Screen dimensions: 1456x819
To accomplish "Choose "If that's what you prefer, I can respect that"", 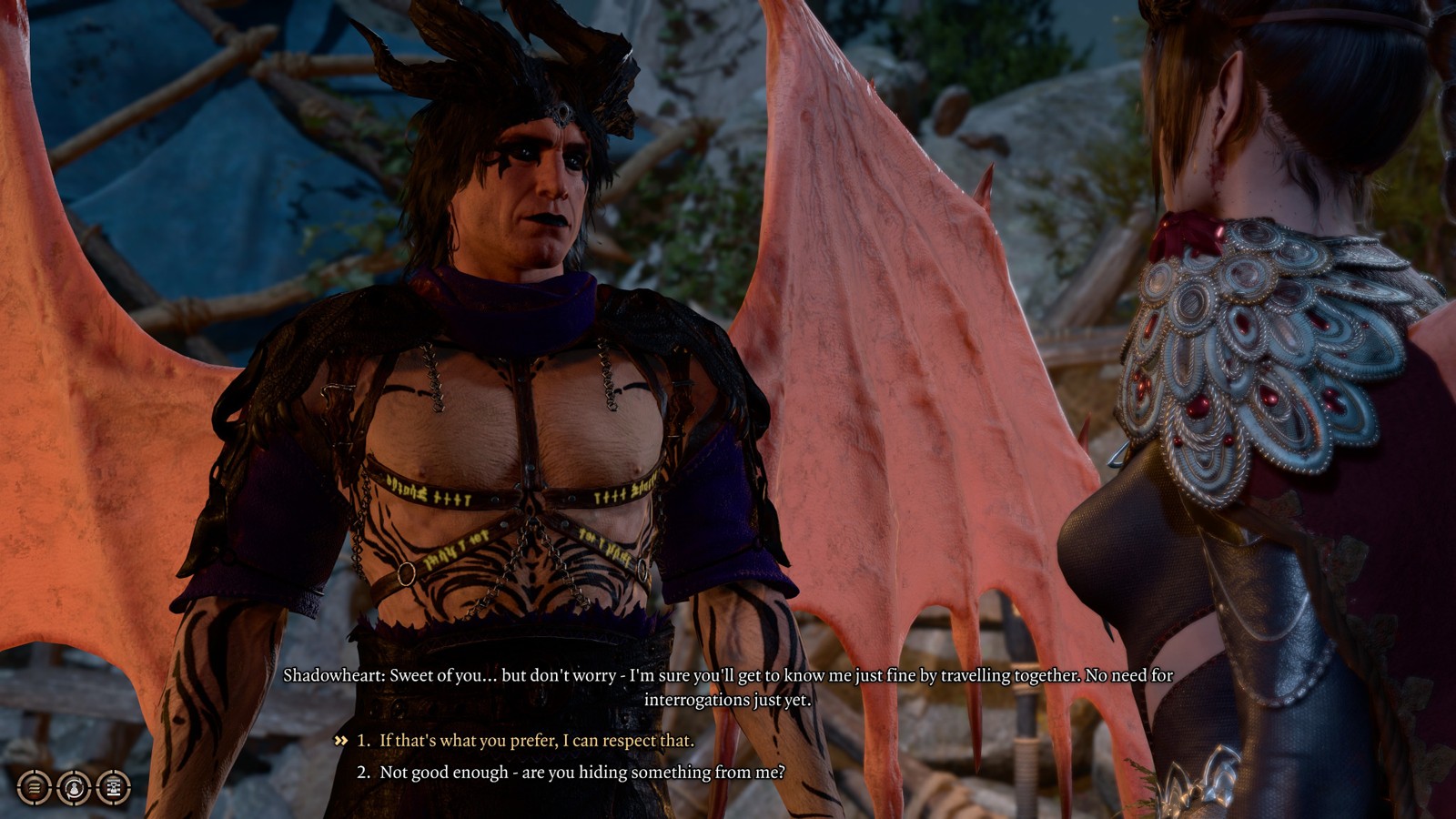I will [x=536, y=741].
